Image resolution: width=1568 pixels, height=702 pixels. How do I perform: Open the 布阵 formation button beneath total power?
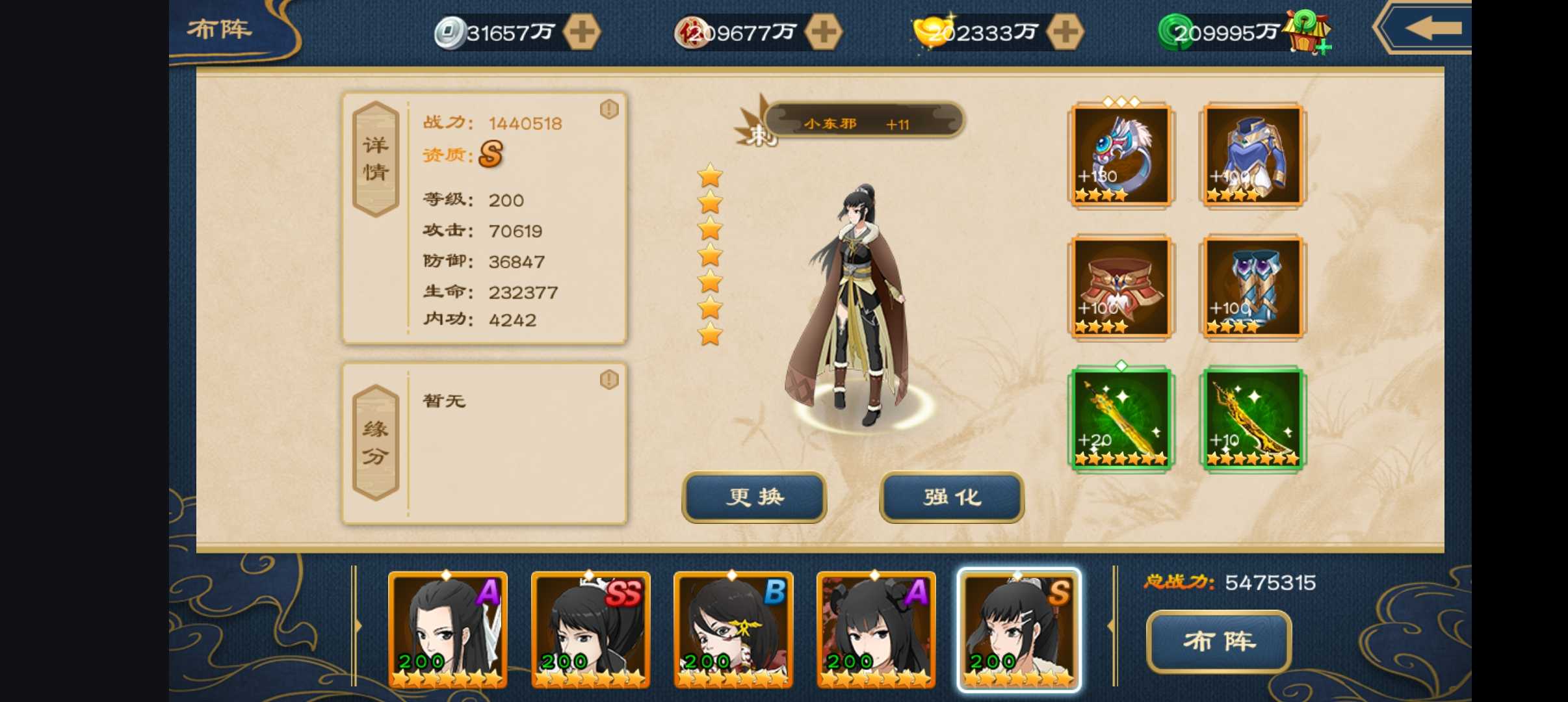coord(1218,642)
